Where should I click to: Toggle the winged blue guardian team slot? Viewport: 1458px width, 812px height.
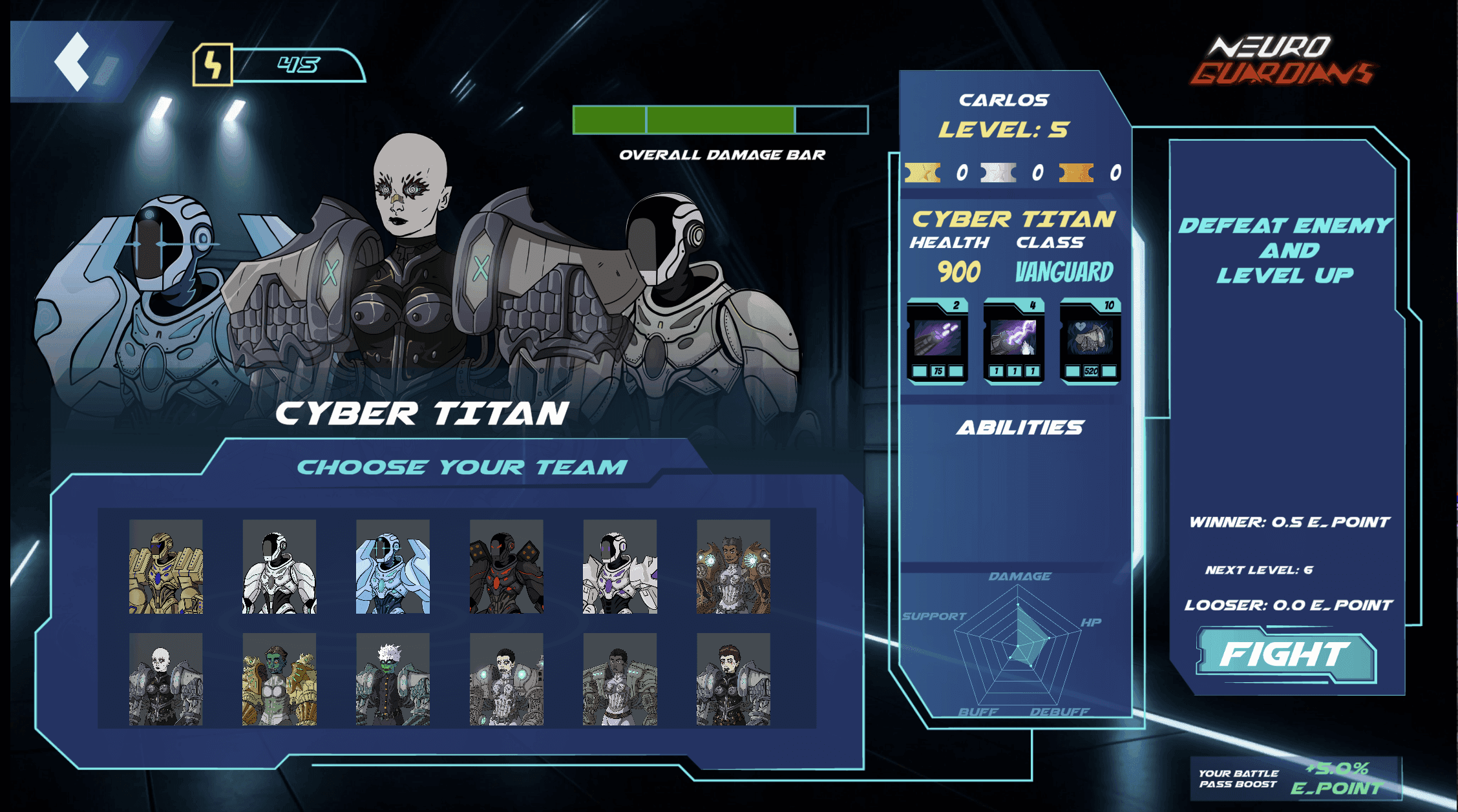pyautogui.click(x=392, y=568)
